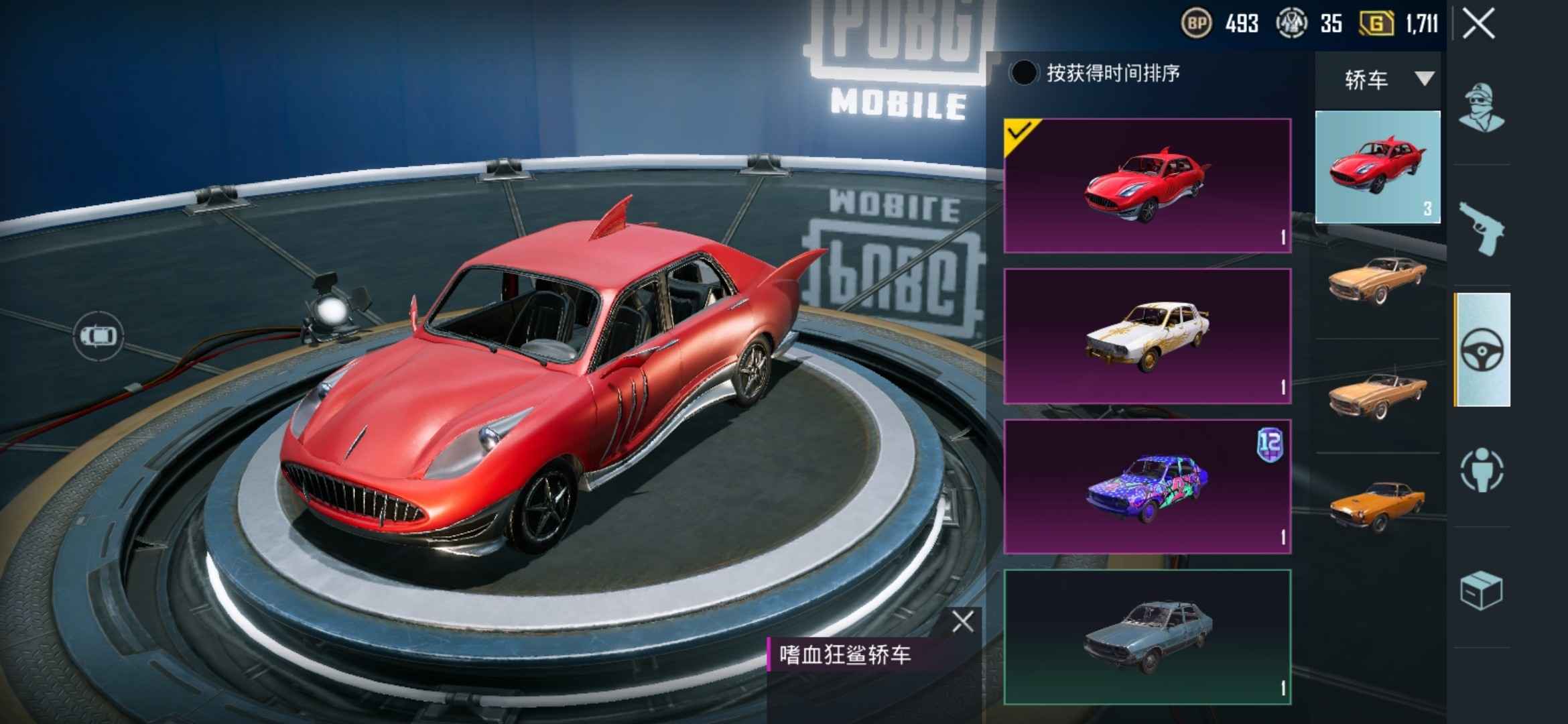Close the inventory screen
This screenshot has width=1568, height=724.
pyautogui.click(x=1478, y=24)
